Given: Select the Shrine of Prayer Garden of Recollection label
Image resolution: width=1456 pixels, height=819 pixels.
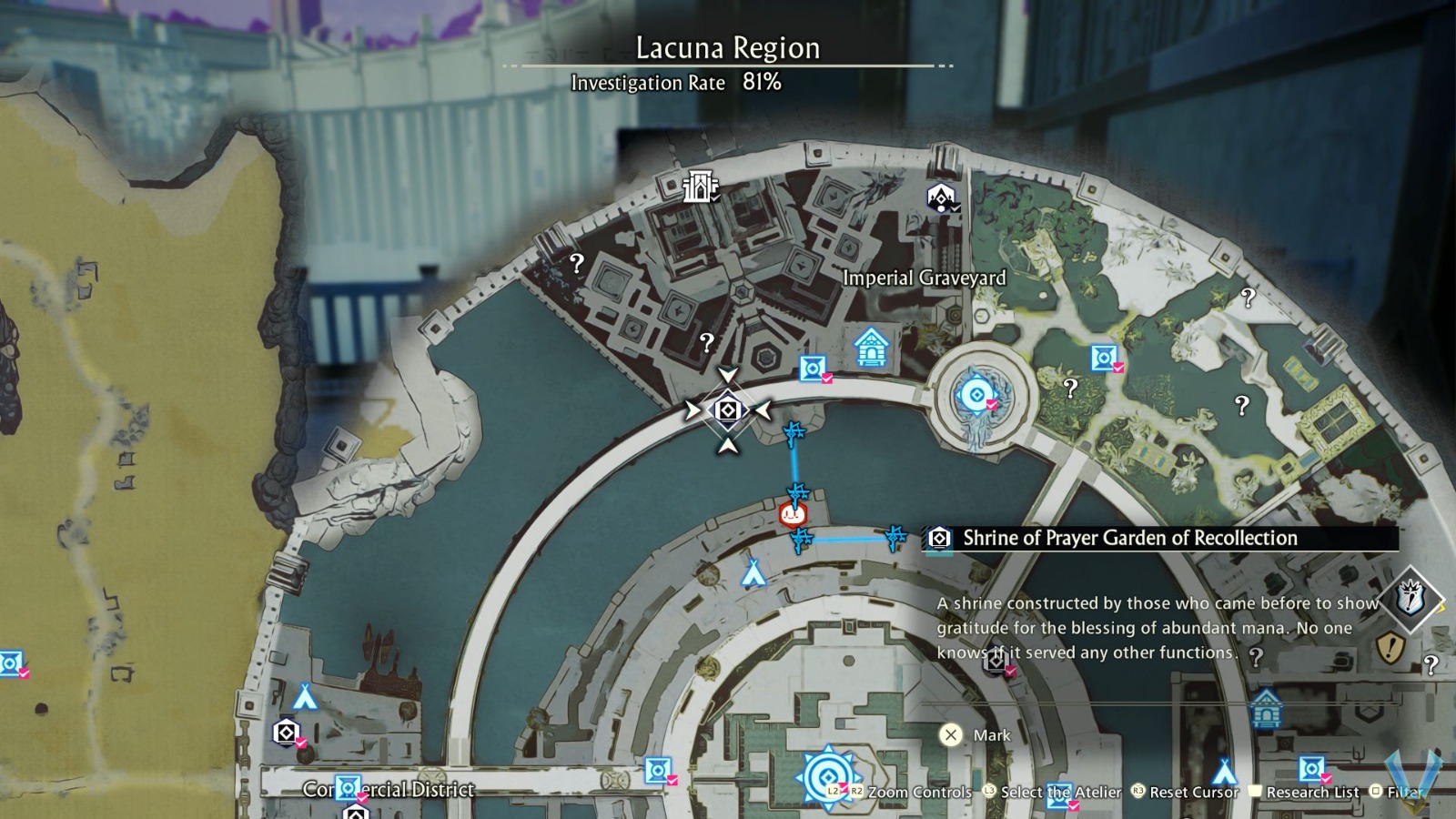Looking at the screenshot, I should [x=1129, y=538].
